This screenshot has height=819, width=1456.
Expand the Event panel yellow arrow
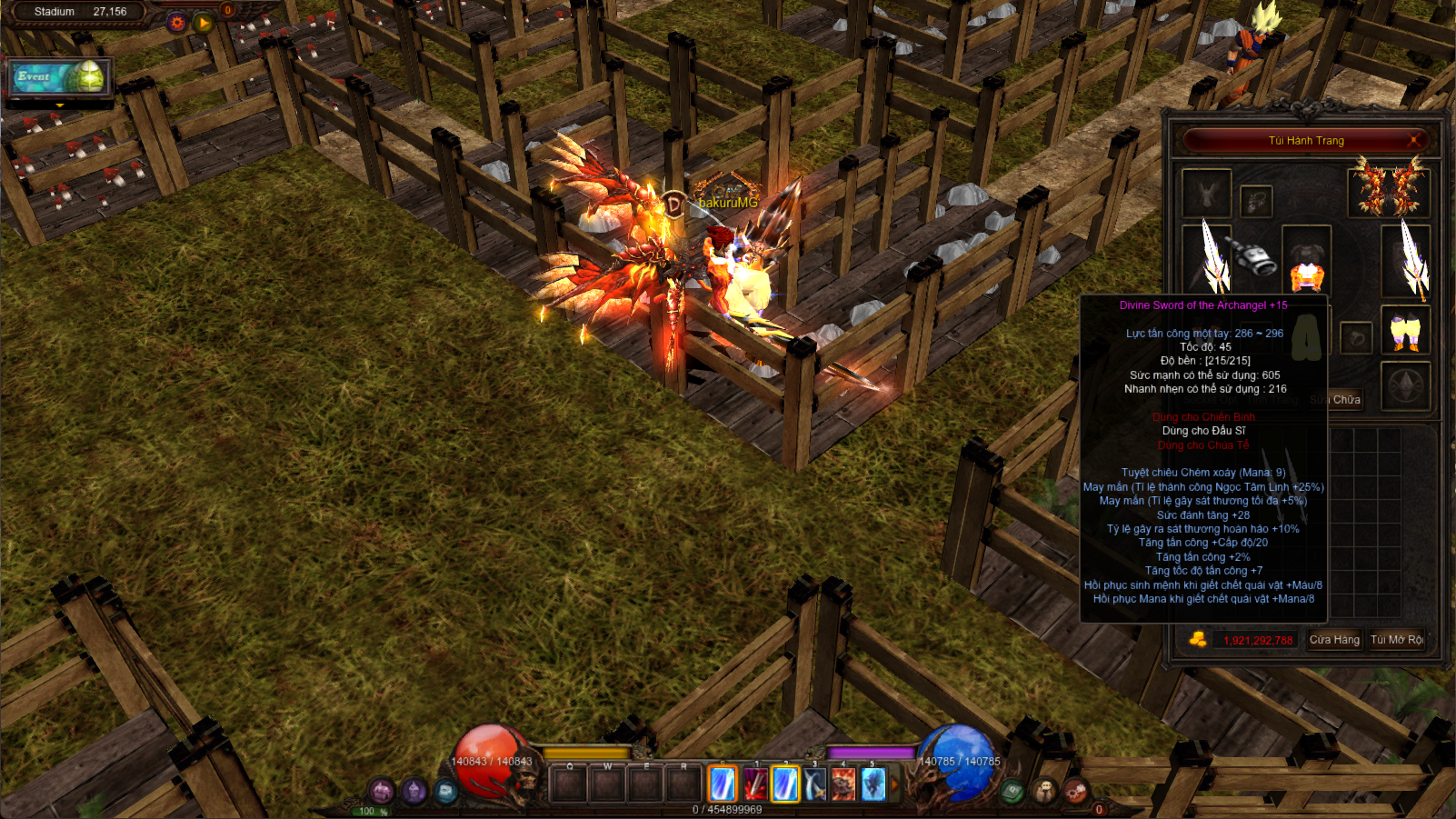coord(60,105)
